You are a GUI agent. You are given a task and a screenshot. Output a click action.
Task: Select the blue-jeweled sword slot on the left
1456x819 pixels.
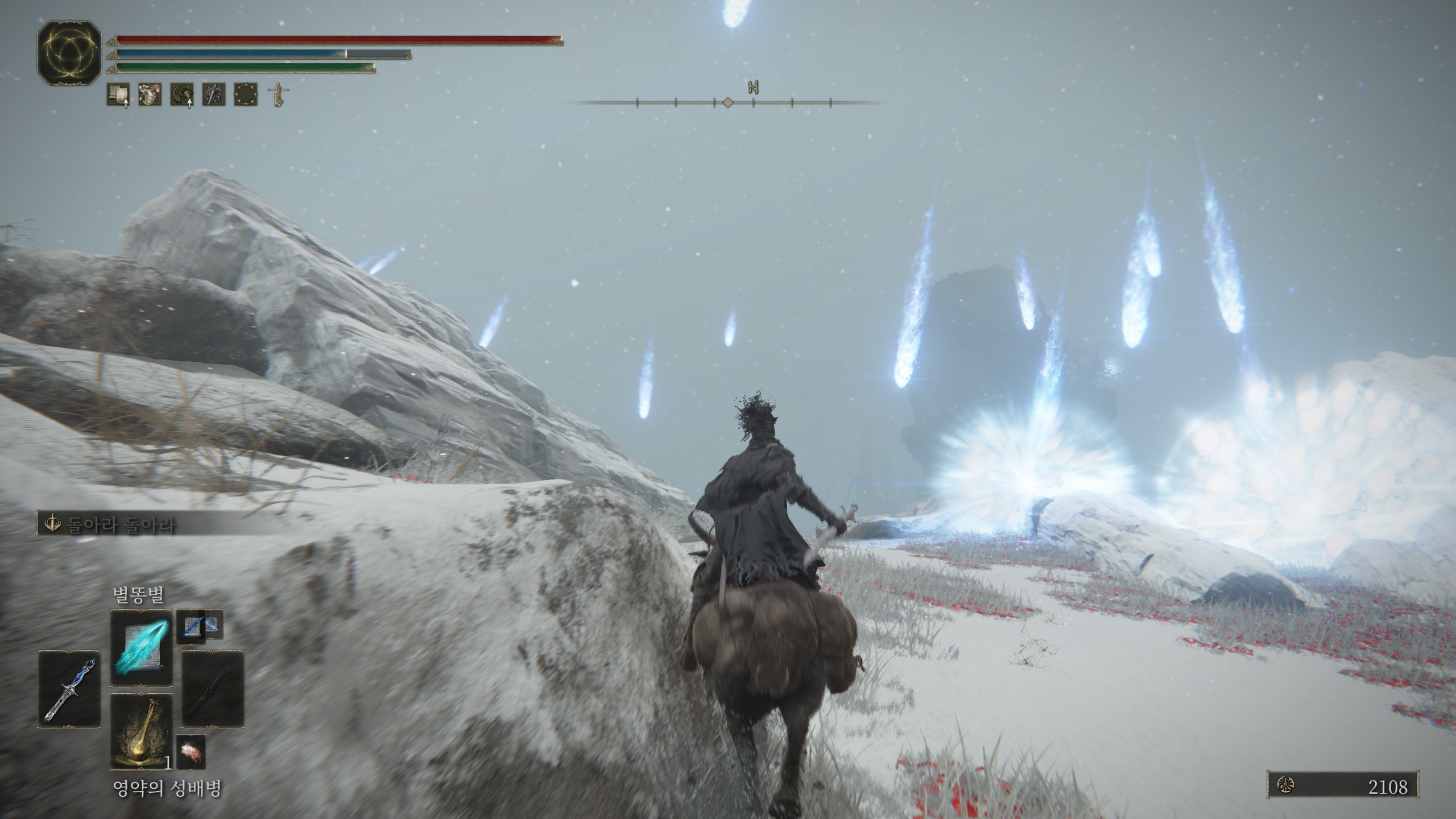pos(69,688)
